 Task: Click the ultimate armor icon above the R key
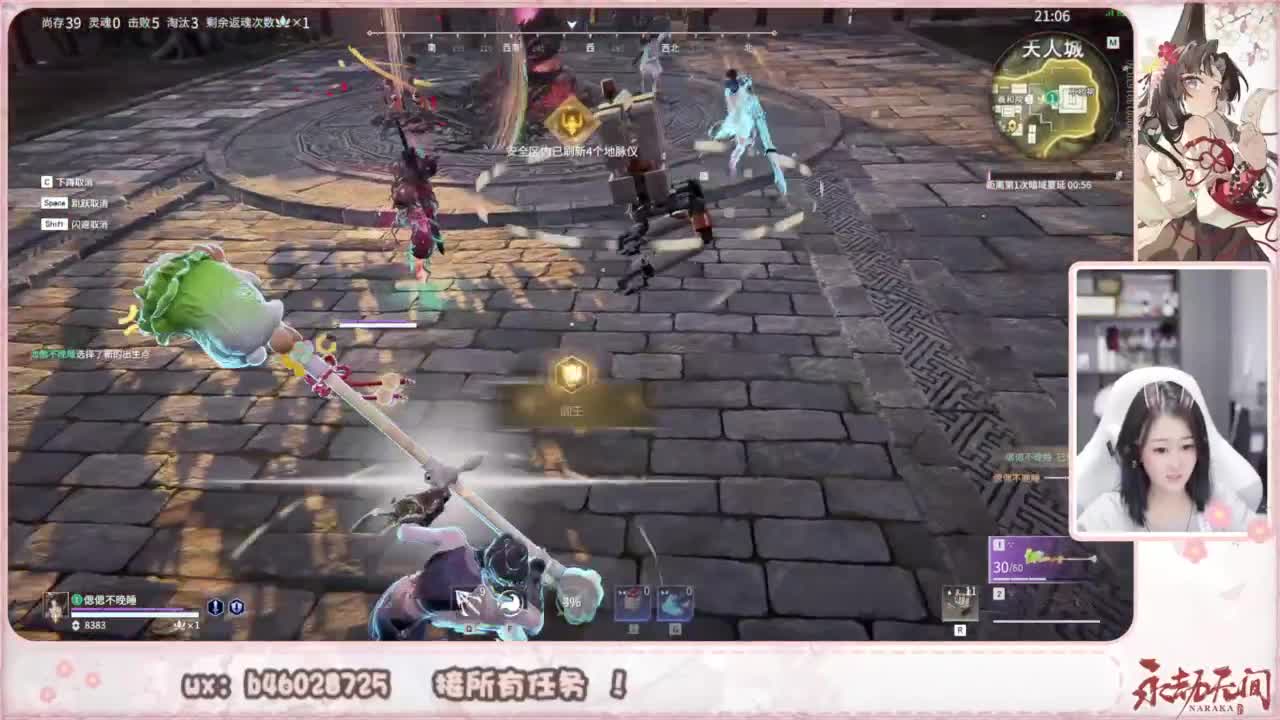pyautogui.click(x=960, y=603)
